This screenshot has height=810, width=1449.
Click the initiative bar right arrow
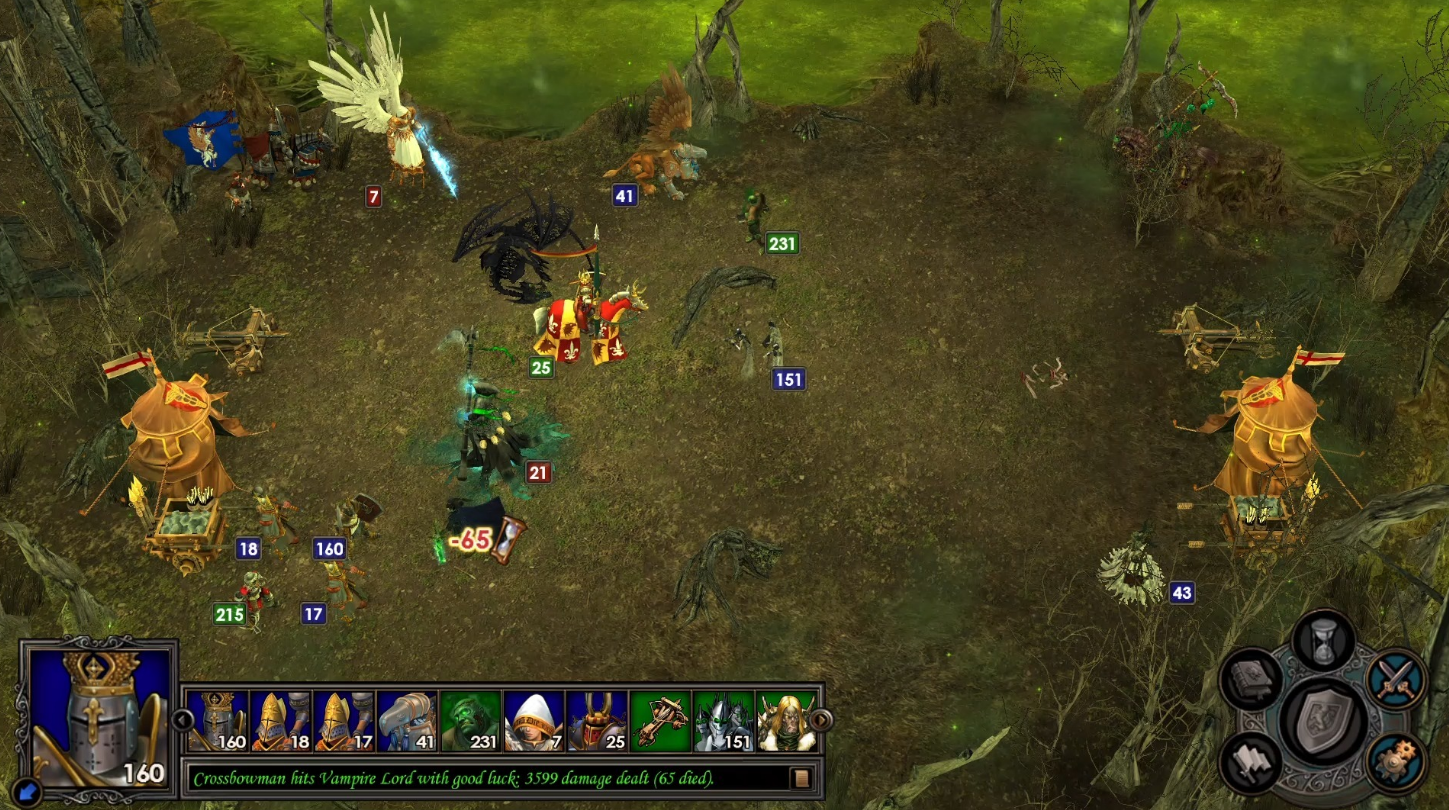coord(820,719)
